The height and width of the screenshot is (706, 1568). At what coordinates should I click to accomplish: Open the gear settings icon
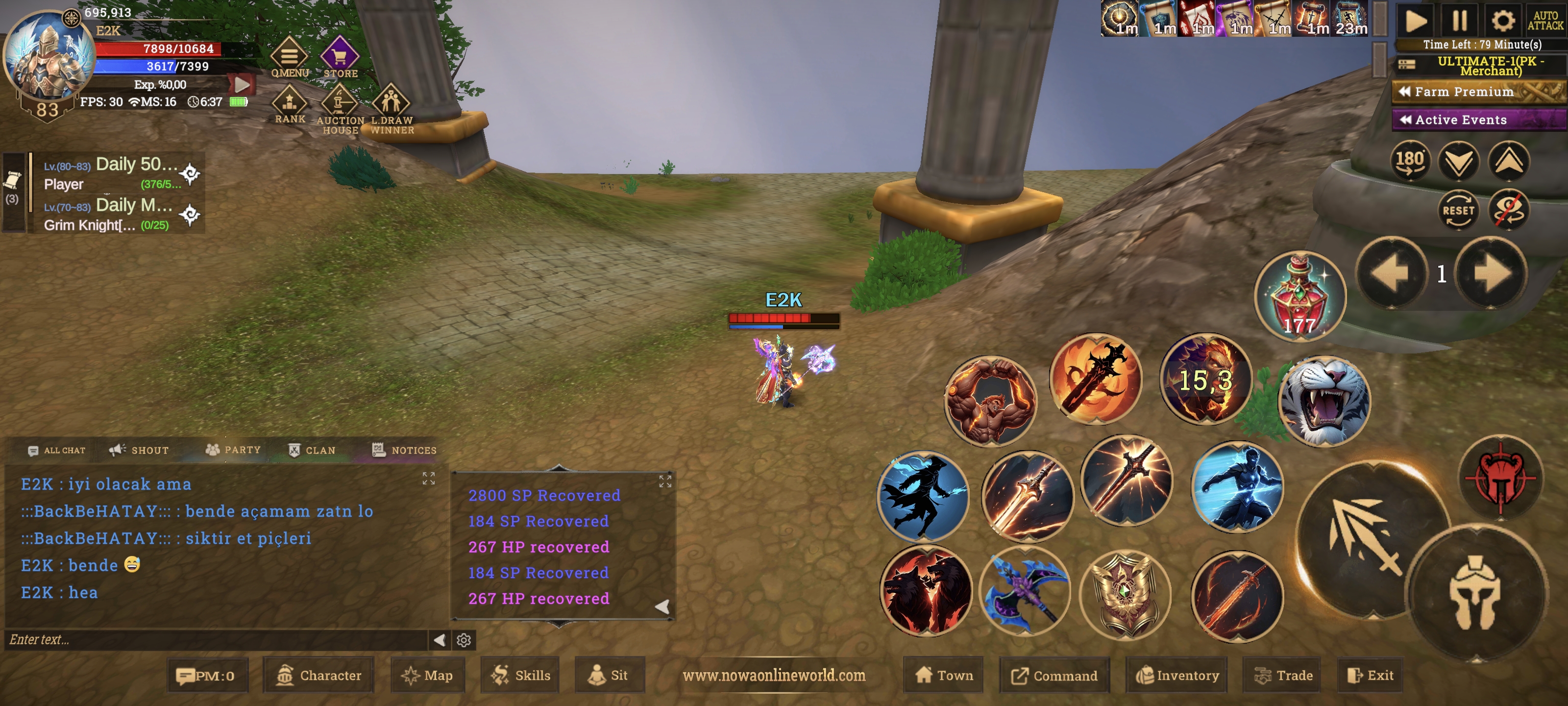pyautogui.click(x=1502, y=20)
